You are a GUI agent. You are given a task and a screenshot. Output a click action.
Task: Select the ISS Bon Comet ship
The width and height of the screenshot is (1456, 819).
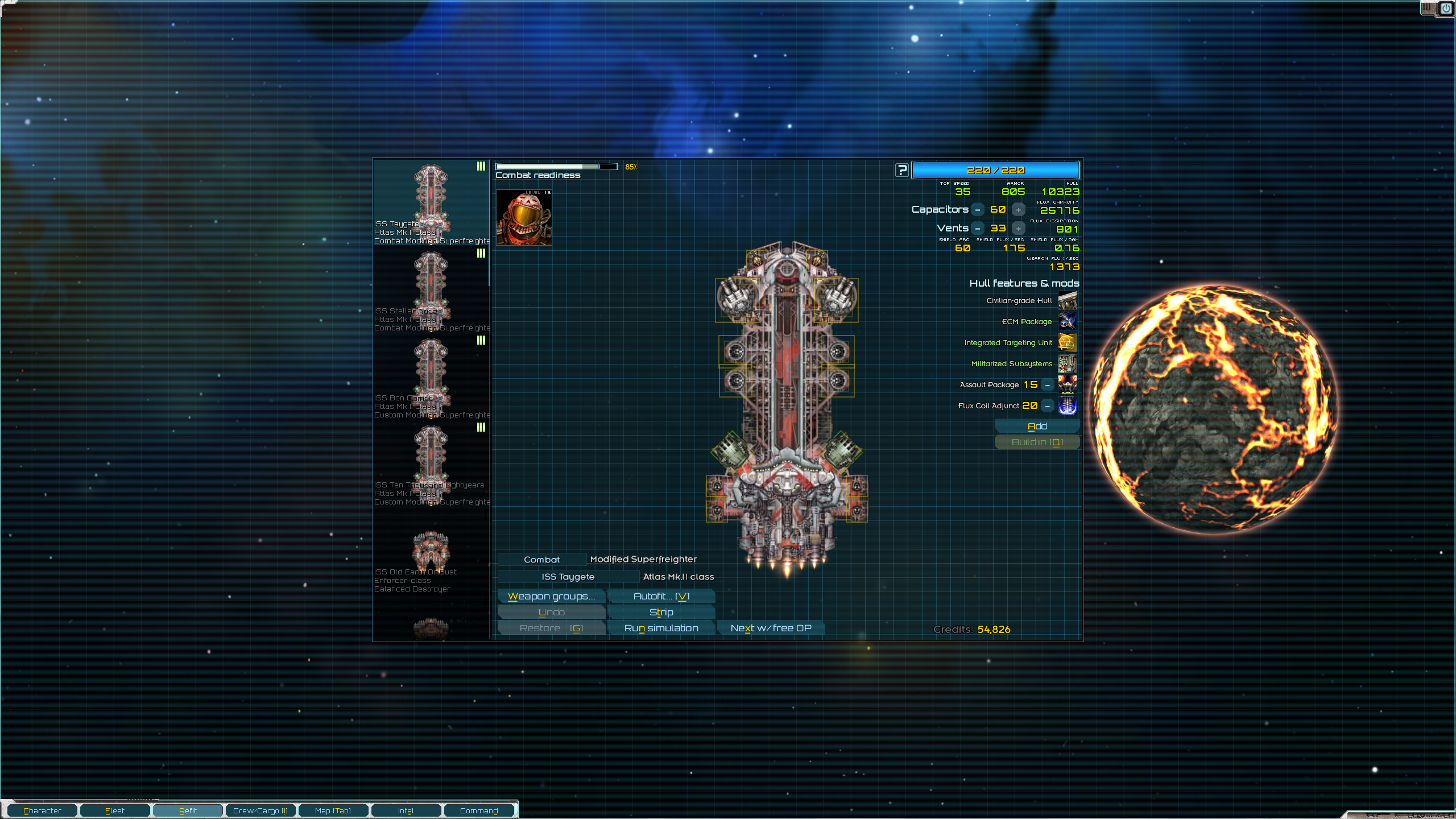[431, 377]
